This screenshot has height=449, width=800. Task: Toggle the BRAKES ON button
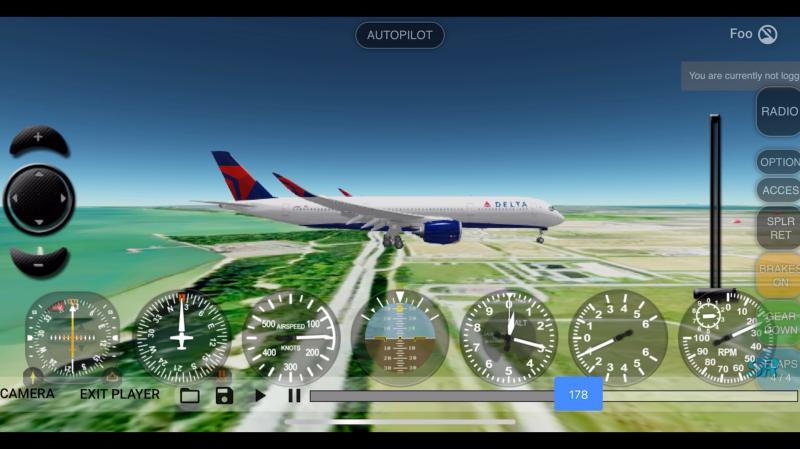778,275
